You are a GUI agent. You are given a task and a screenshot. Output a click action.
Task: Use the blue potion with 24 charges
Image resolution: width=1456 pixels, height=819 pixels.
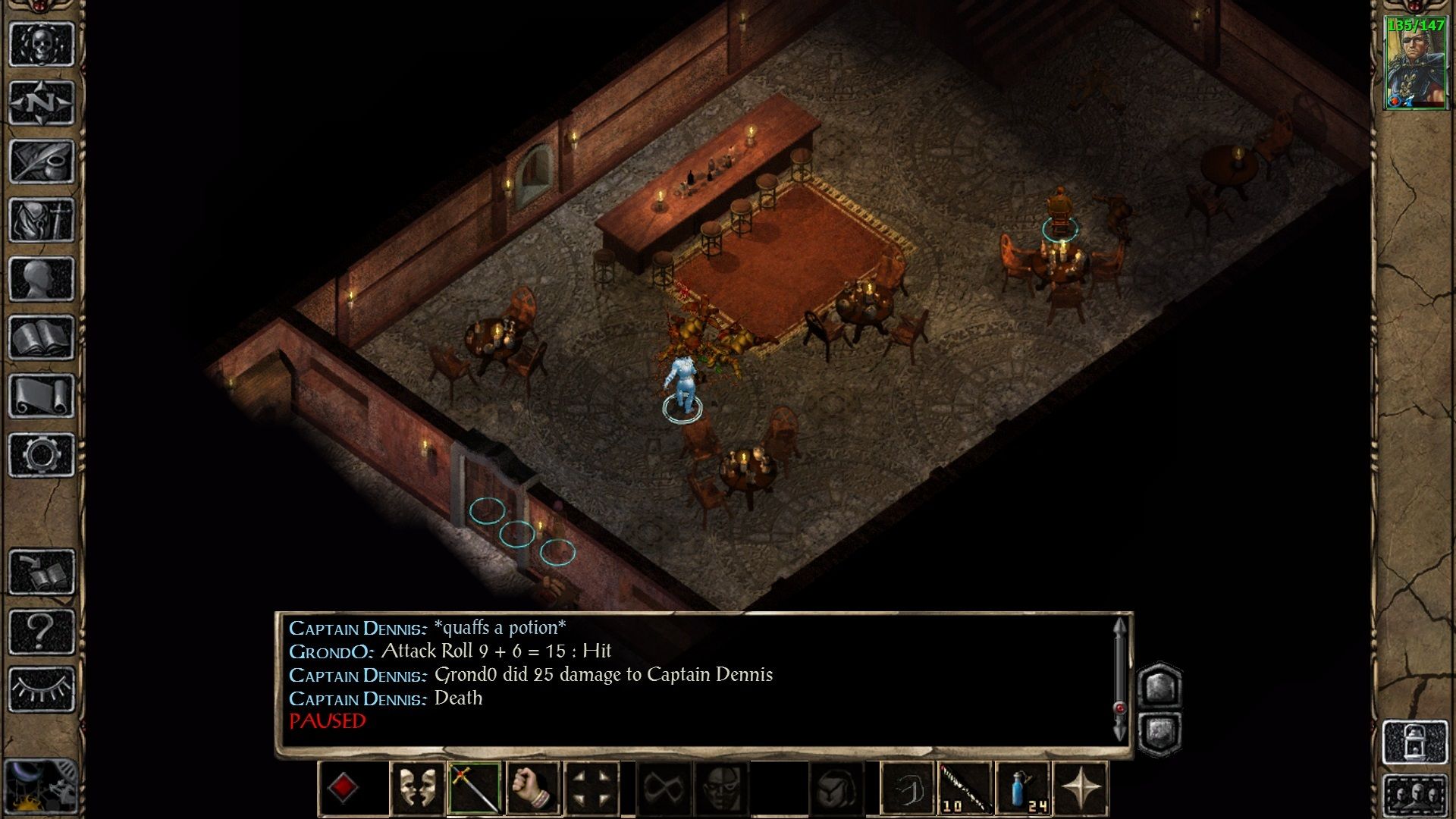tap(1024, 789)
